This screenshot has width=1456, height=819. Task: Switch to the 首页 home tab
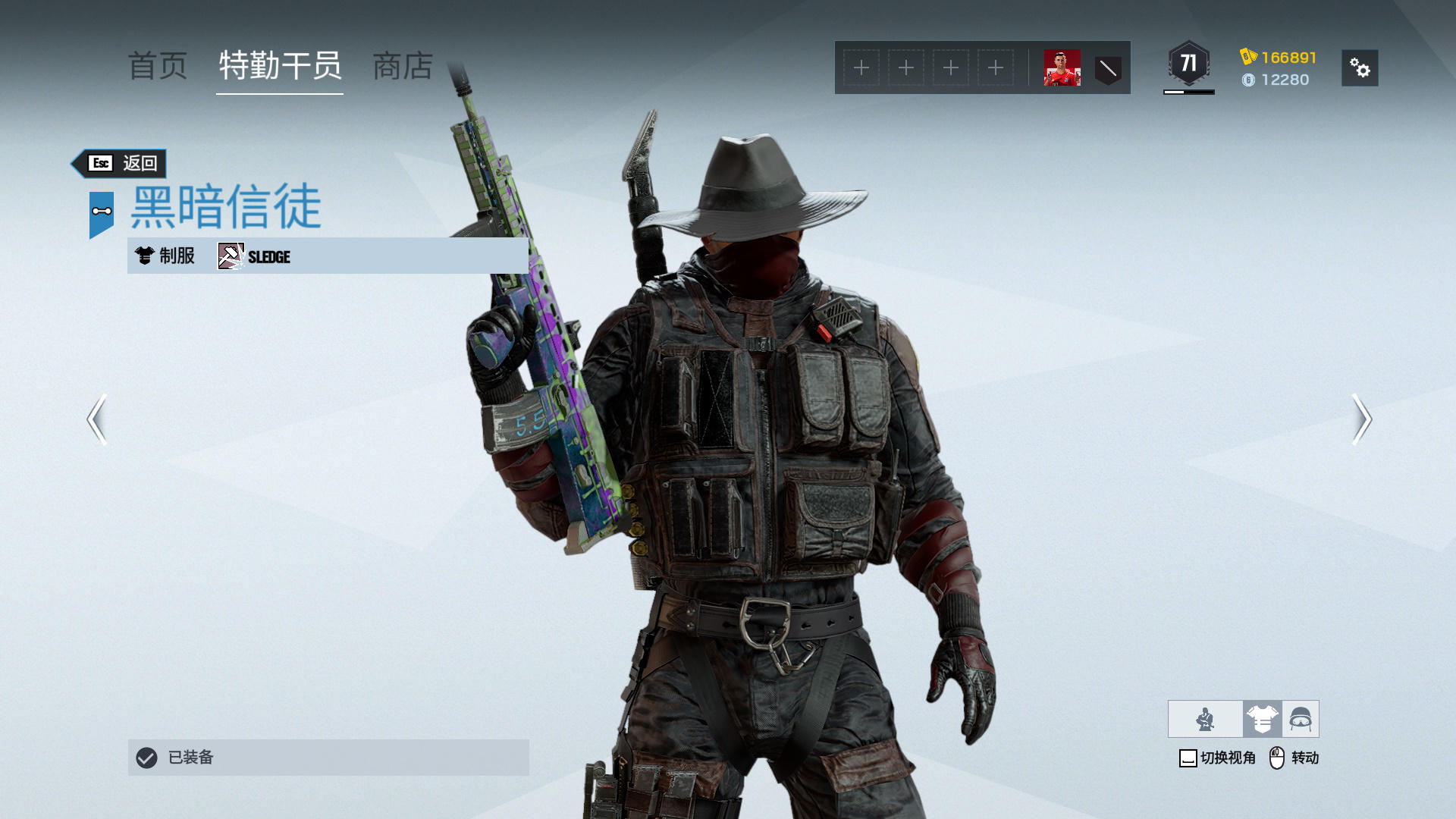158,67
